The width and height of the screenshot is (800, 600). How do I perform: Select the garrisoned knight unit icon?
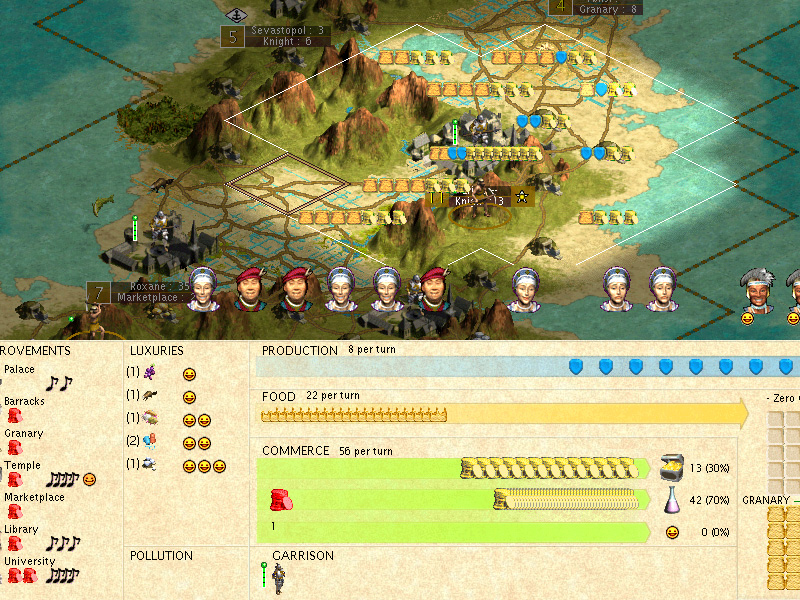pyautogui.click(x=276, y=578)
